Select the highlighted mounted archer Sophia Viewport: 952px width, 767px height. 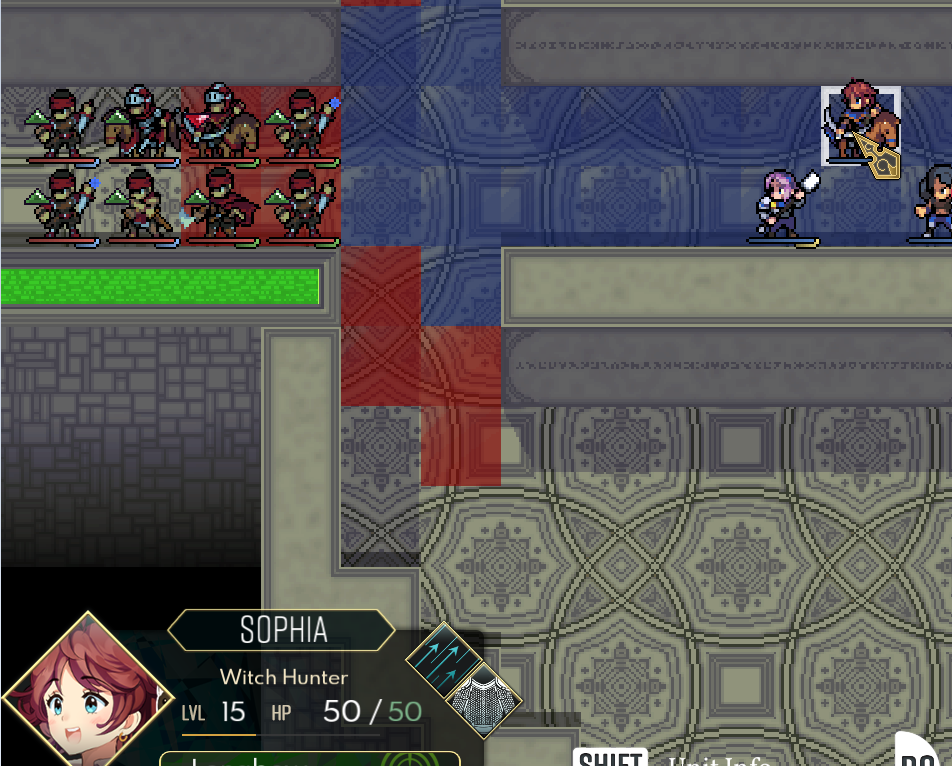(861, 126)
